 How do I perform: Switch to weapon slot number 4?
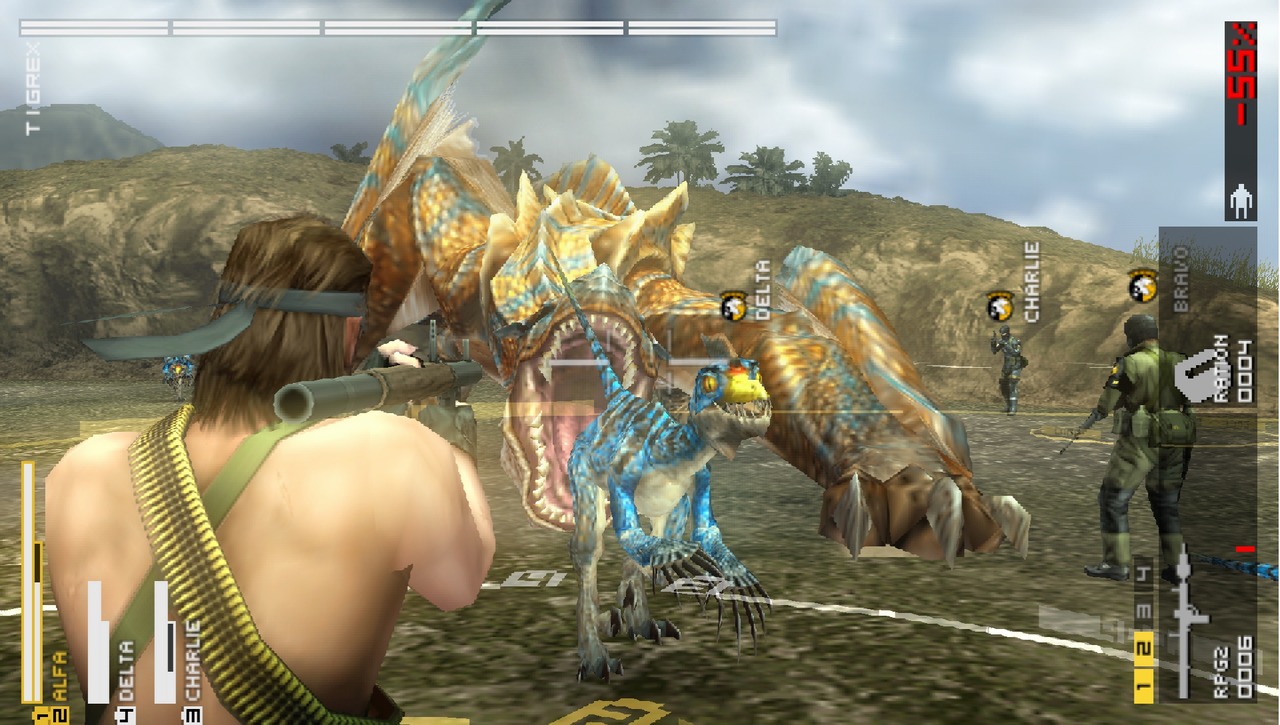click(x=1143, y=575)
